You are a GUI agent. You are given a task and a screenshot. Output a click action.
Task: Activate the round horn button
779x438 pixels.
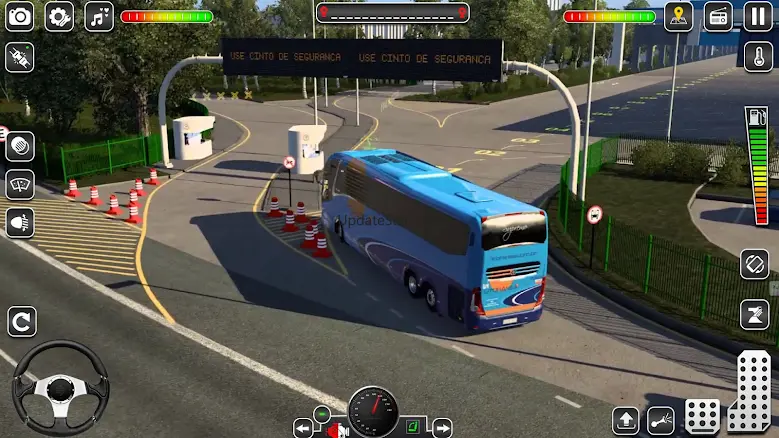[x=20, y=146]
